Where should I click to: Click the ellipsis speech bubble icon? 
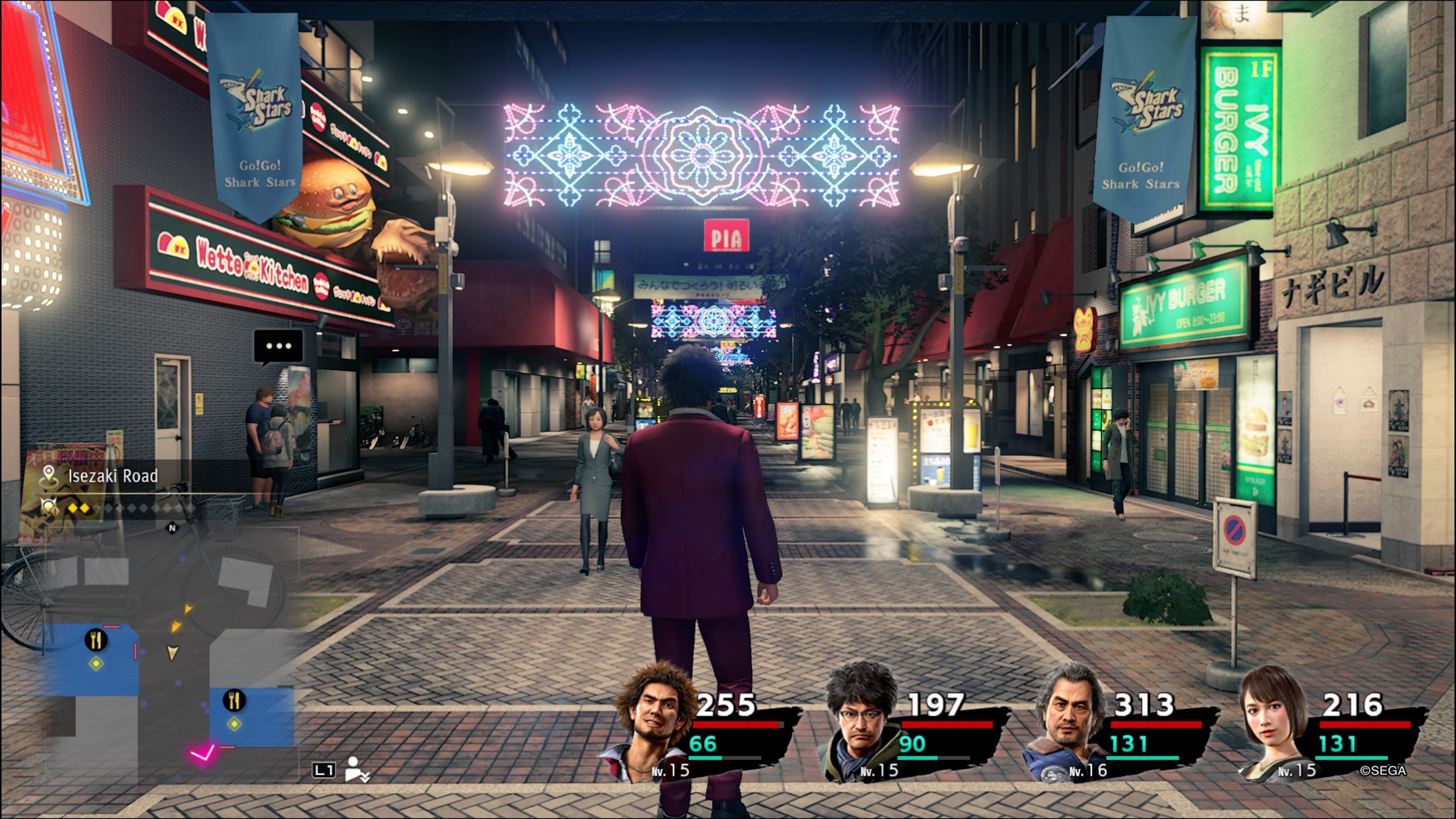[279, 346]
